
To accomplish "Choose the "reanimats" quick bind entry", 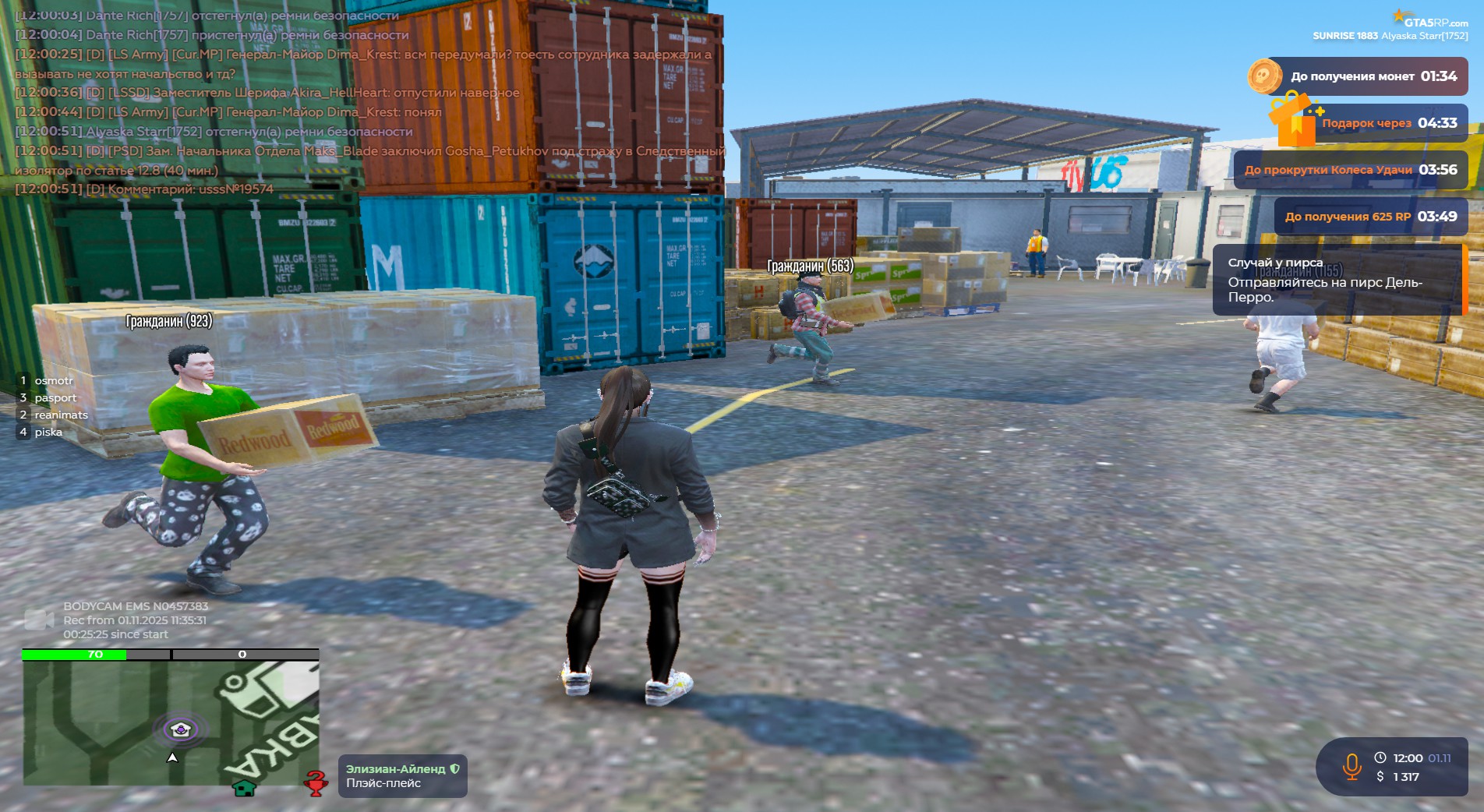I will [60, 415].
